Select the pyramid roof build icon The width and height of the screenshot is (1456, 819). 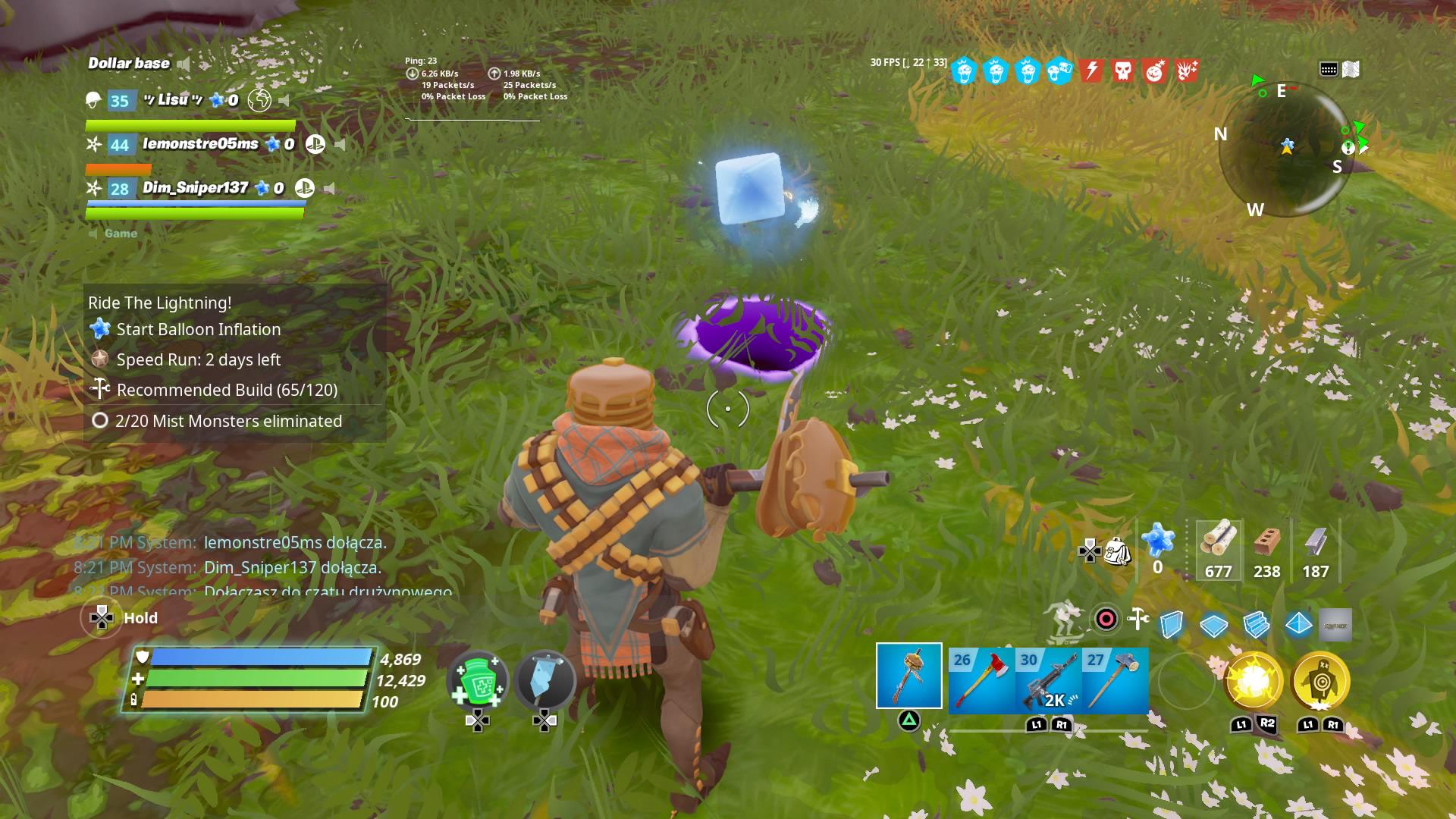[x=1298, y=623]
